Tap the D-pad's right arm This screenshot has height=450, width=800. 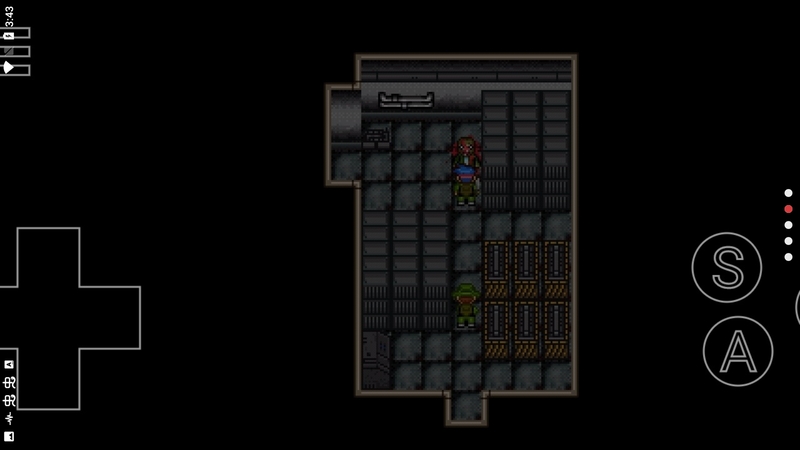coord(108,318)
